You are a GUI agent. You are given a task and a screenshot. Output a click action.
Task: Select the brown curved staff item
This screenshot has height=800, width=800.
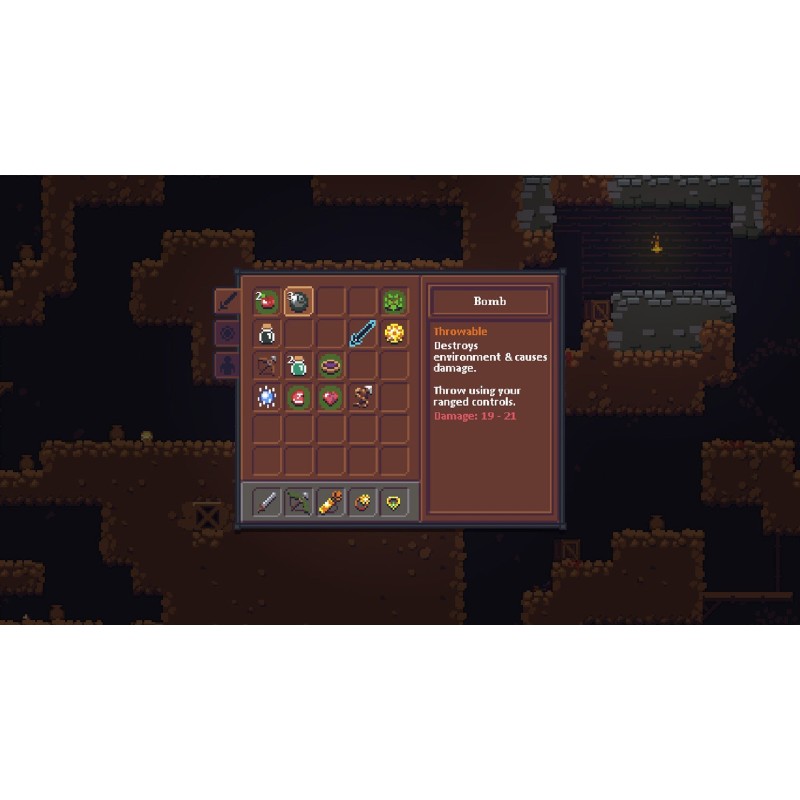coord(362,397)
